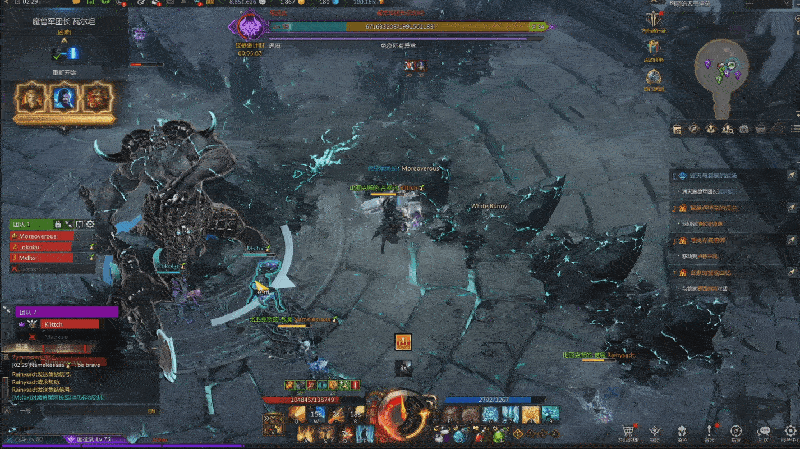This screenshot has height=449, width=800.
Task: Select the blue hooded character portrait card
Action: (x=62, y=98)
